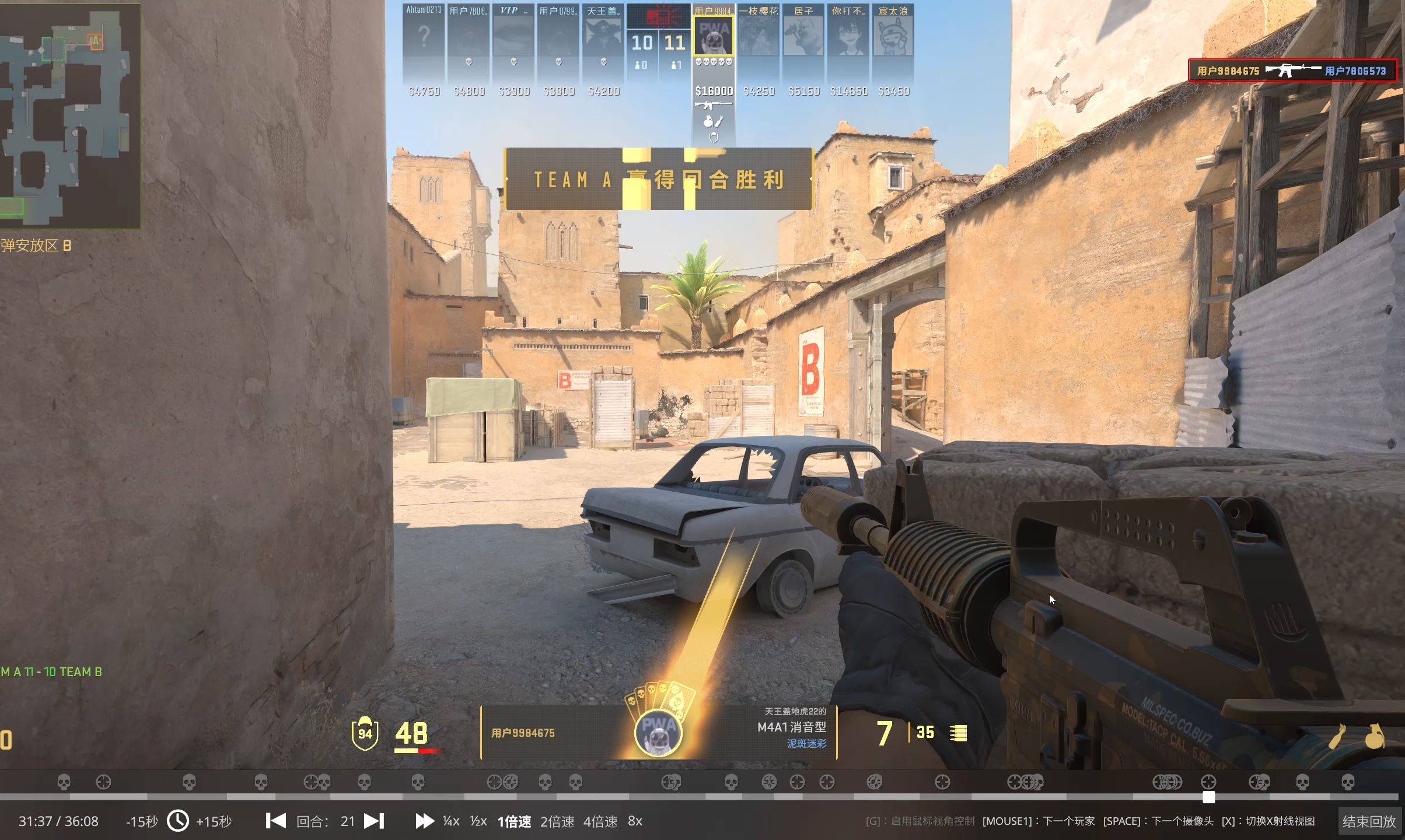Select the 1倍速 playback speed
Image resolution: width=1405 pixels, height=840 pixels.
pos(514,821)
